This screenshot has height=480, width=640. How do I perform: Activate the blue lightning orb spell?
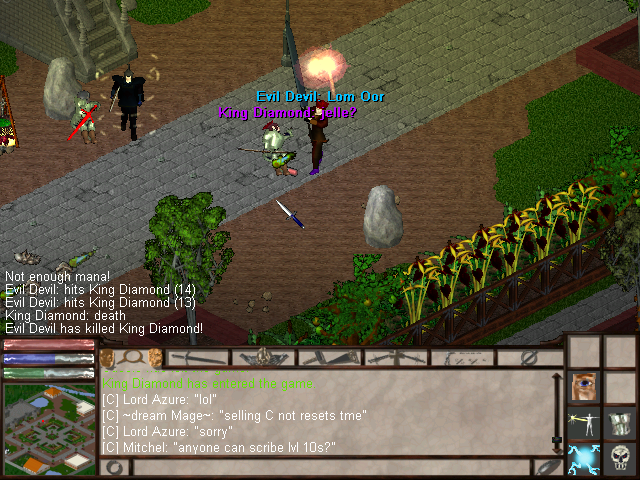[x=582, y=458]
